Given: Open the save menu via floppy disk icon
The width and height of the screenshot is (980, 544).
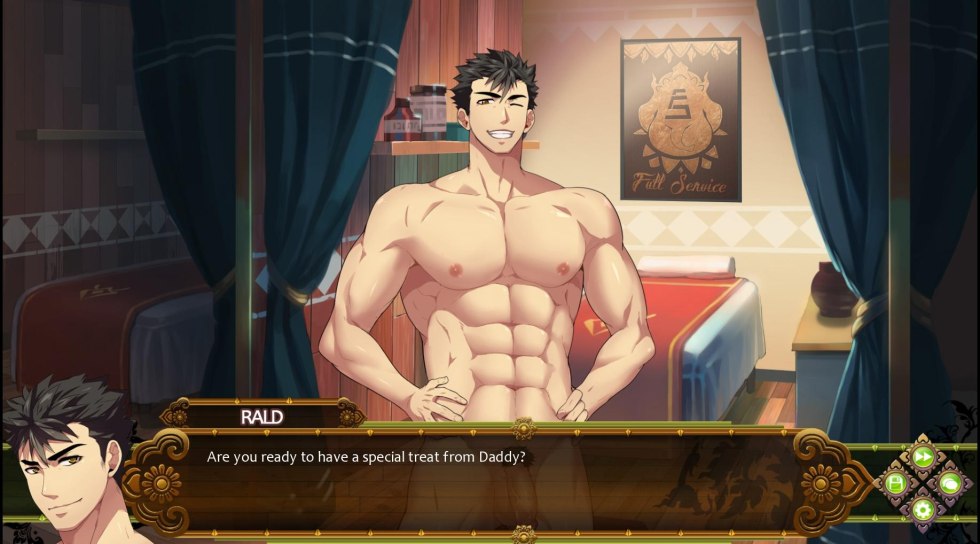Looking at the screenshot, I should click(x=896, y=484).
